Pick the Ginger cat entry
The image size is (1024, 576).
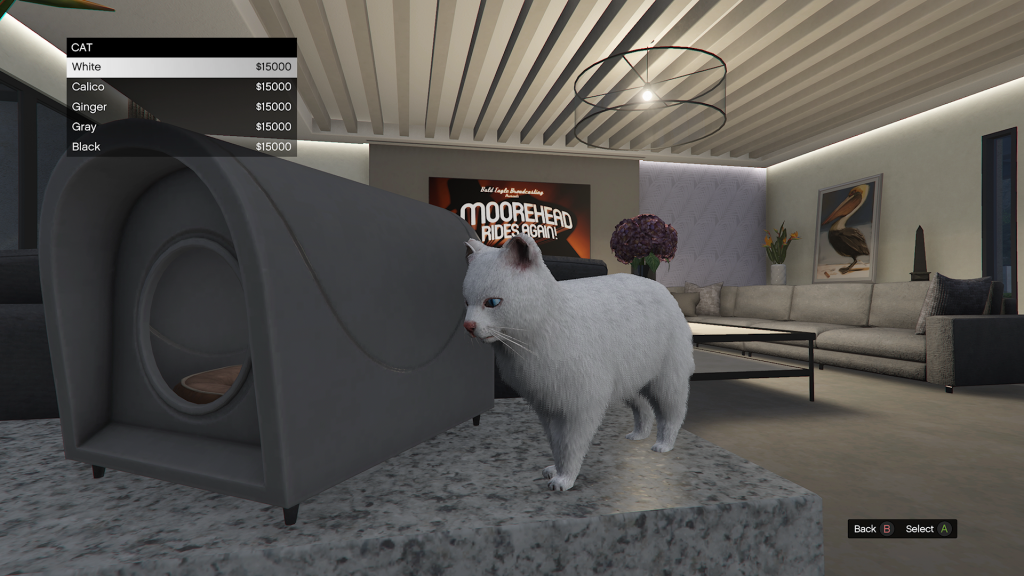coord(181,107)
